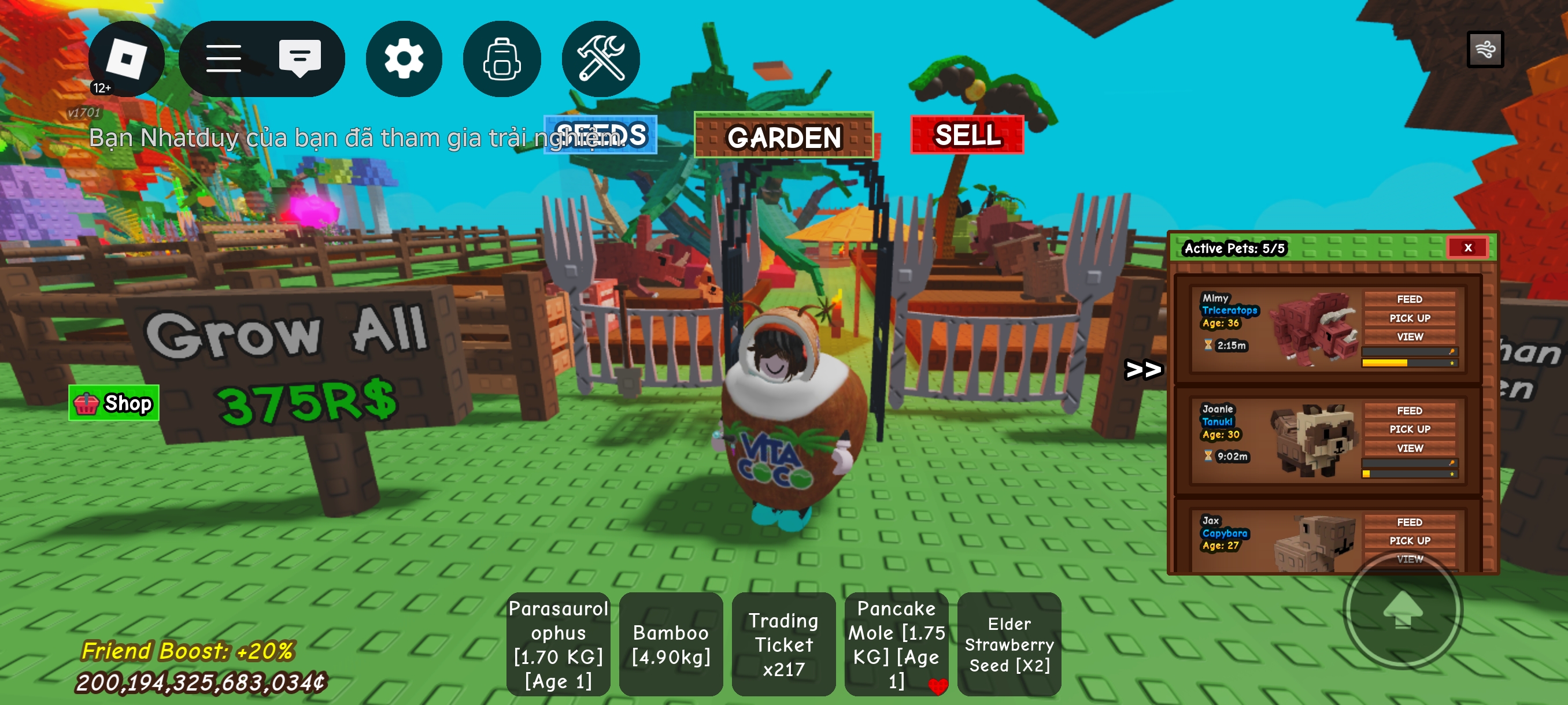Equip the Bamboo hotbar slot

pyautogui.click(x=671, y=644)
